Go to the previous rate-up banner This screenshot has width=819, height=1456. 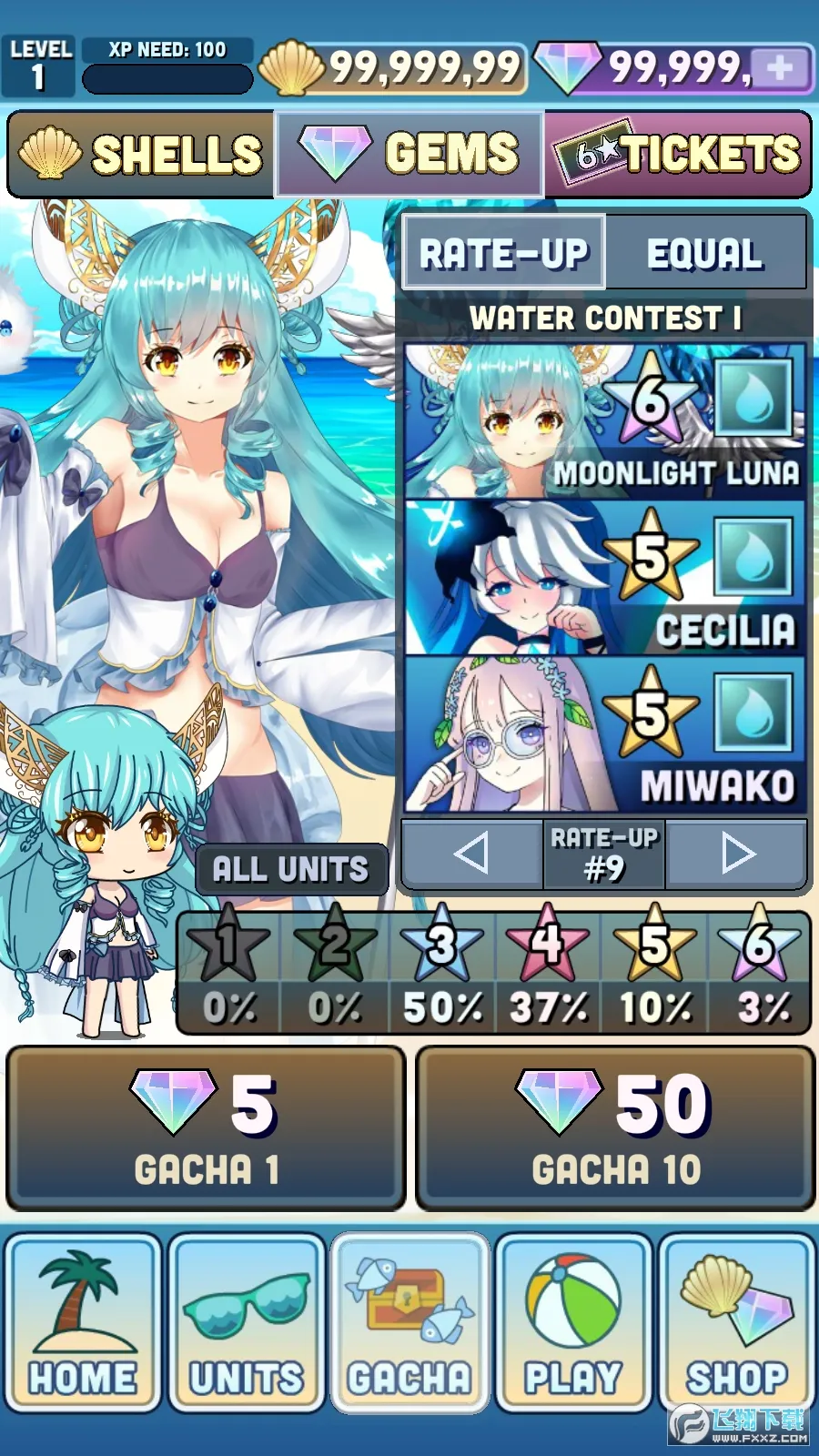coord(471,854)
